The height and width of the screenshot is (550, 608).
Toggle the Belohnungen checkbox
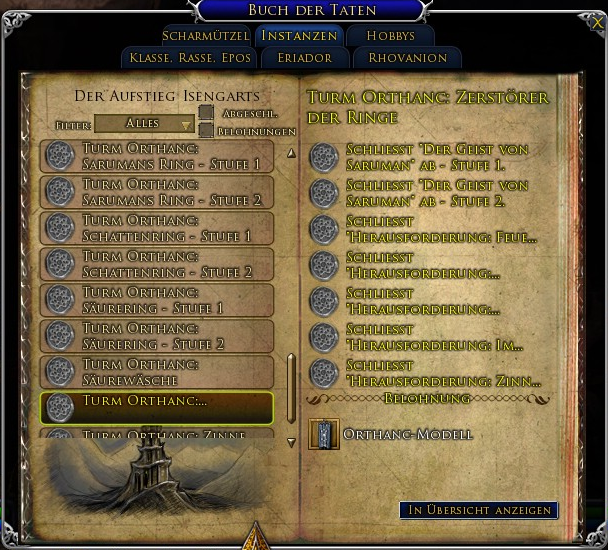point(205,131)
